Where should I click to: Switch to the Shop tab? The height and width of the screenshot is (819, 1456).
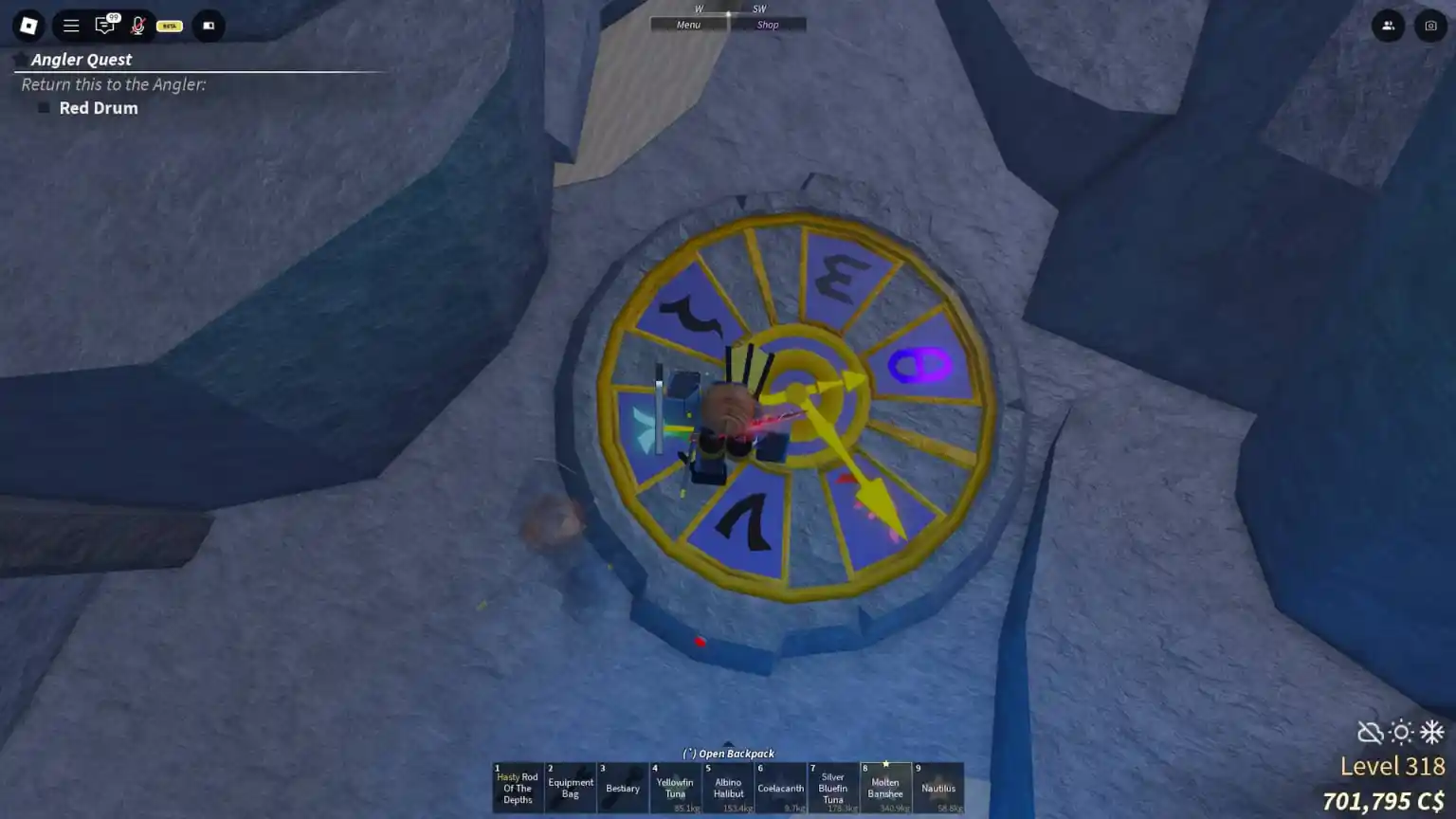click(x=769, y=24)
